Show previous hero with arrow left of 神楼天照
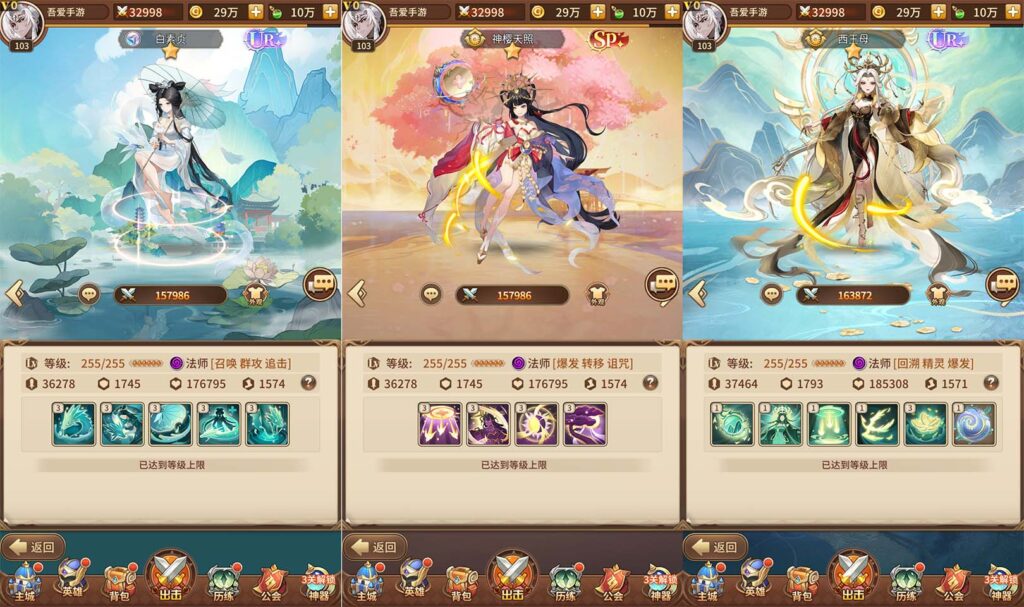This screenshot has height=607, width=1024. (356, 293)
